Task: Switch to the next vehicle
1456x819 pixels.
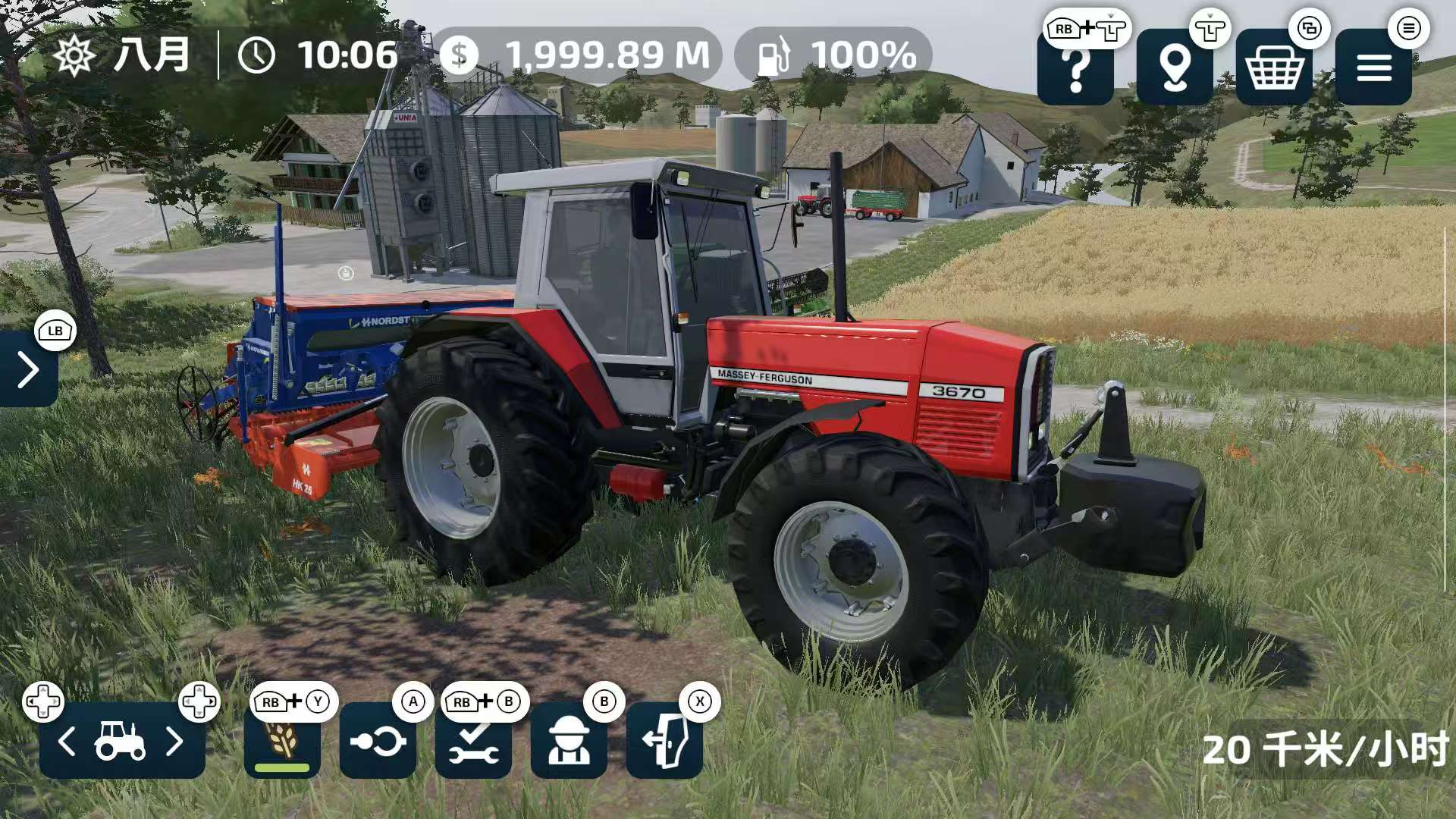Action: (175, 741)
